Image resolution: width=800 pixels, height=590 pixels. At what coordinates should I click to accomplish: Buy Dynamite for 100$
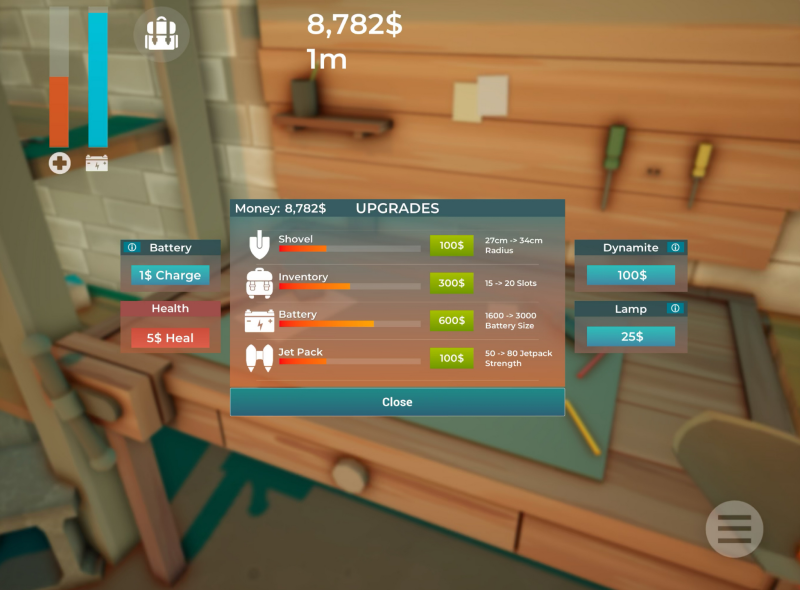631,275
